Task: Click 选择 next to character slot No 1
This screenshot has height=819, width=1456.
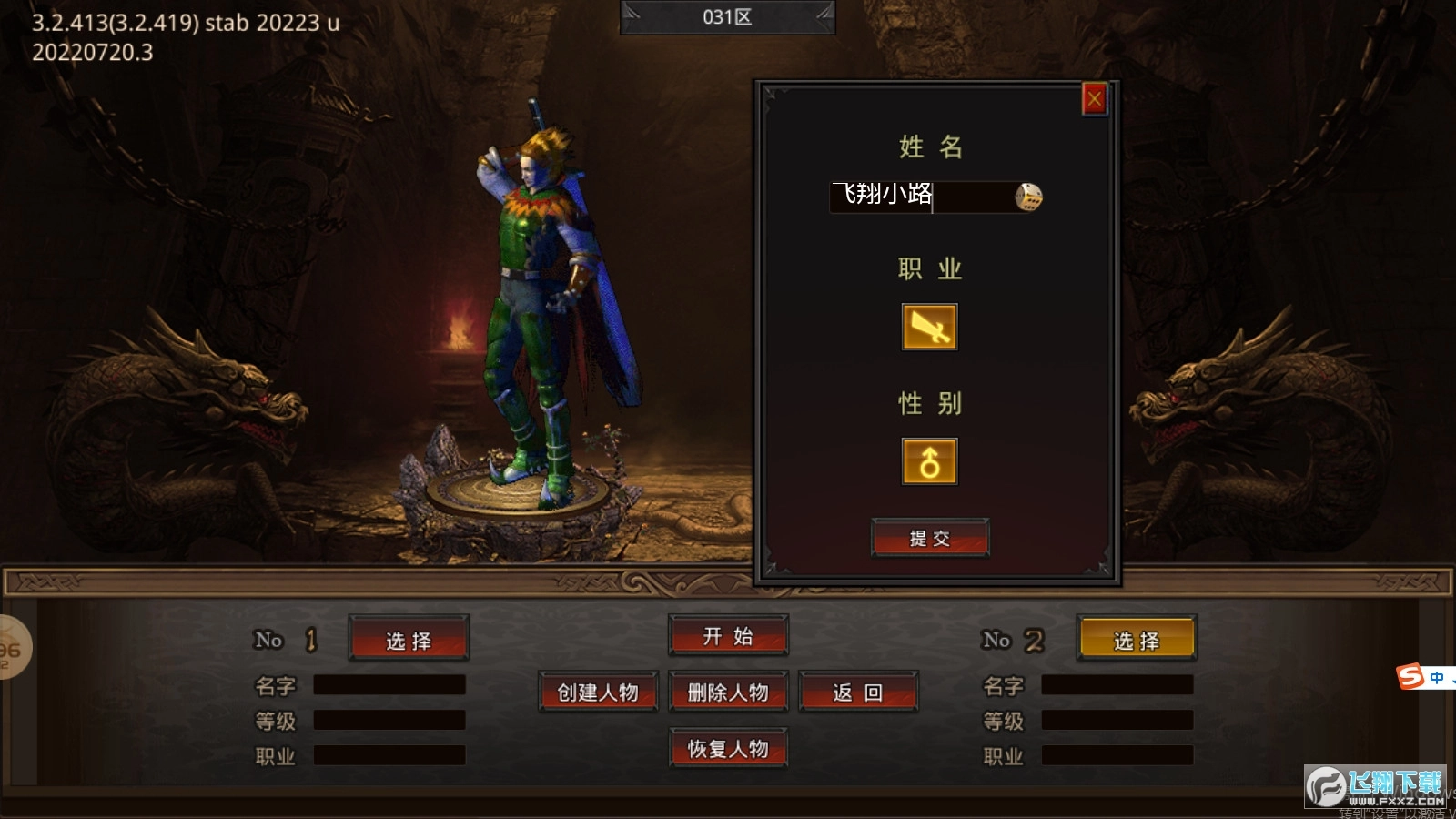Action: 409,640
